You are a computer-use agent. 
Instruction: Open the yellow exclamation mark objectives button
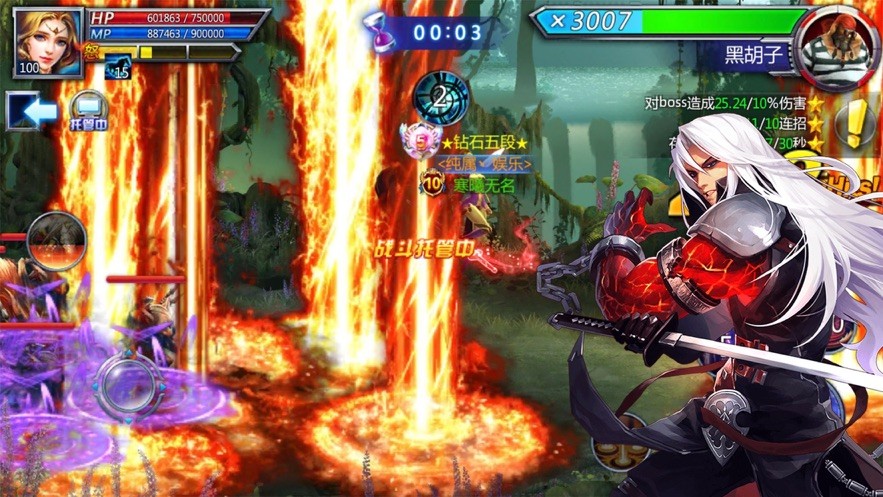(x=855, y=123)
